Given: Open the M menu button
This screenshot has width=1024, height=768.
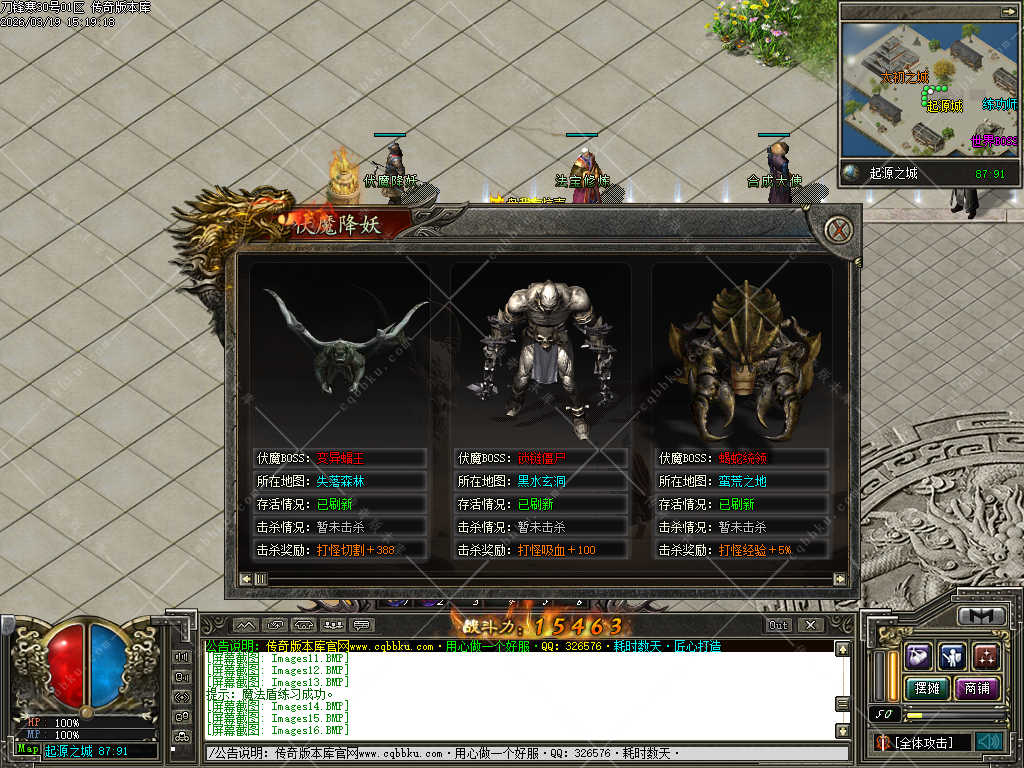Looking at the screenshot, I should 982,616.
